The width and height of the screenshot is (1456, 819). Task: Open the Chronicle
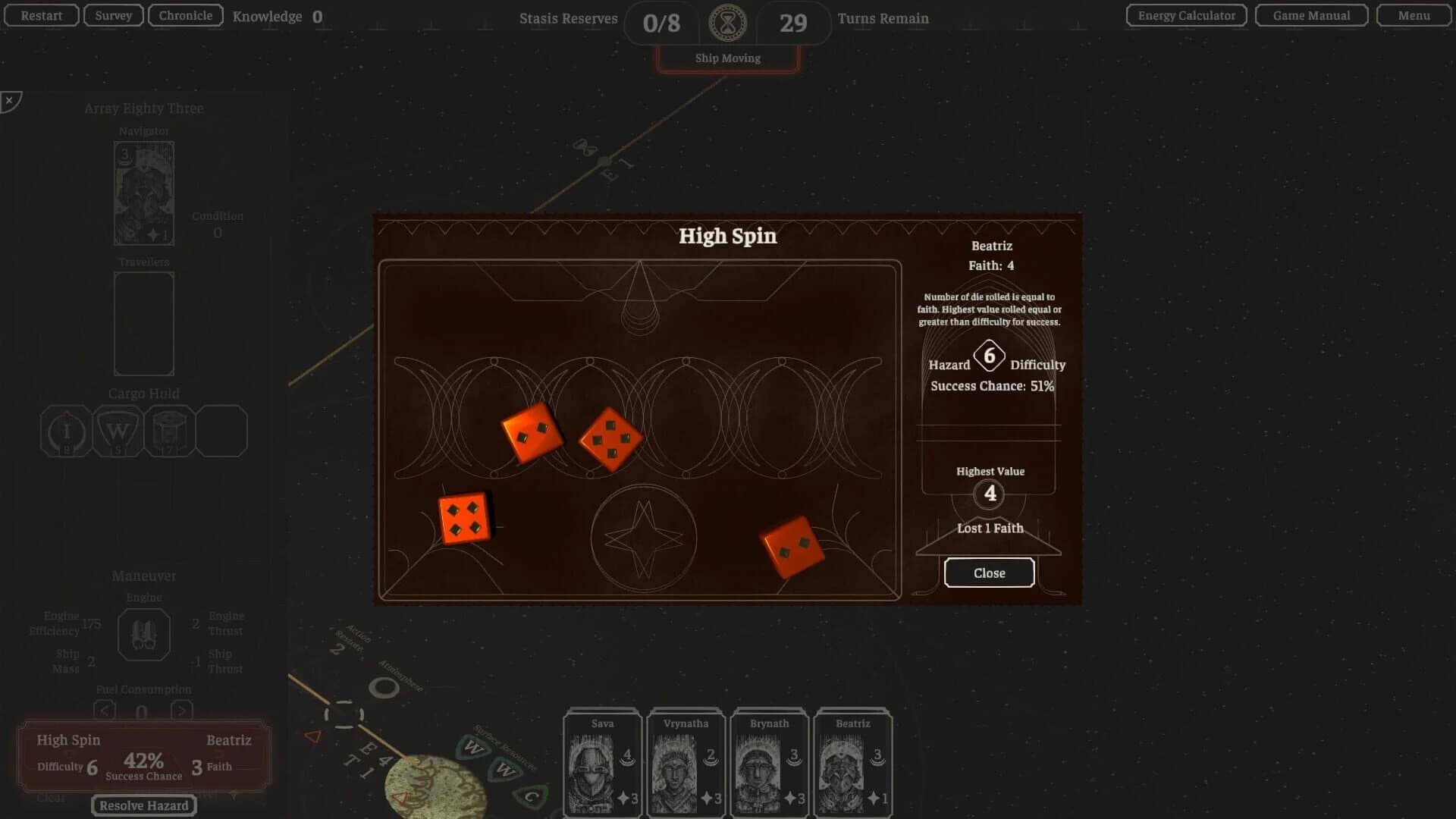[x=184, y=14]
